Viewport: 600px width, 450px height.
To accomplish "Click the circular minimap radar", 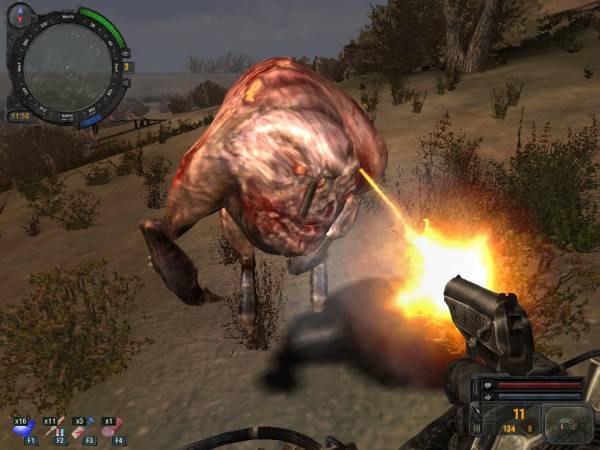I will [68, 67].
